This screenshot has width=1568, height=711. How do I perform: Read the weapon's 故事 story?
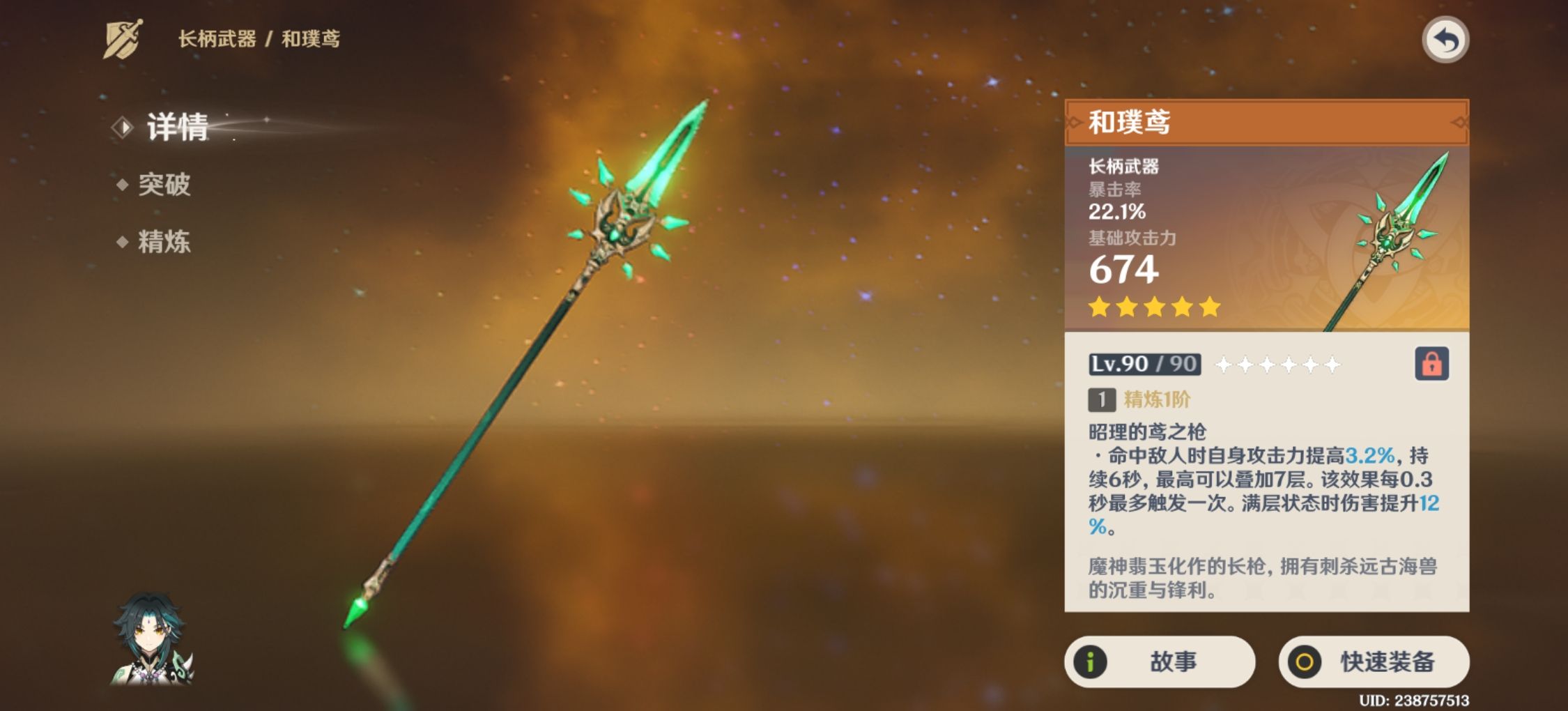(1159, 662)
